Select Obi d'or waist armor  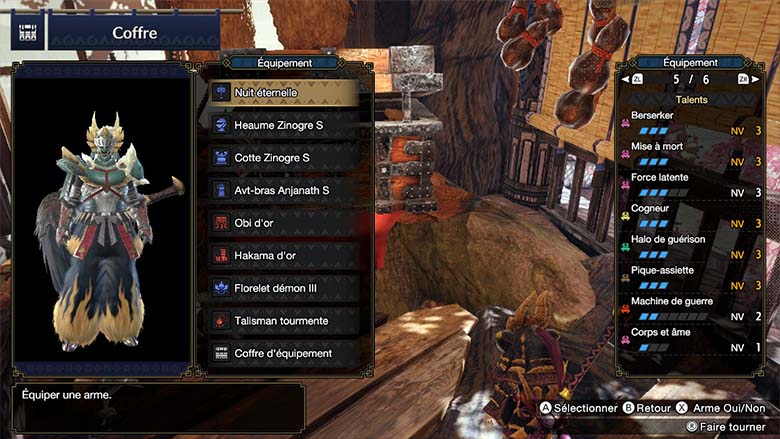click(285, 223)
